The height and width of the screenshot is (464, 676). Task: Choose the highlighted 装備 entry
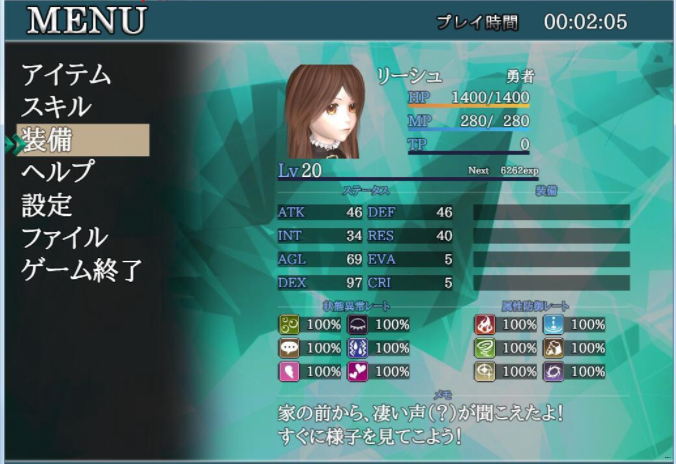82,140
